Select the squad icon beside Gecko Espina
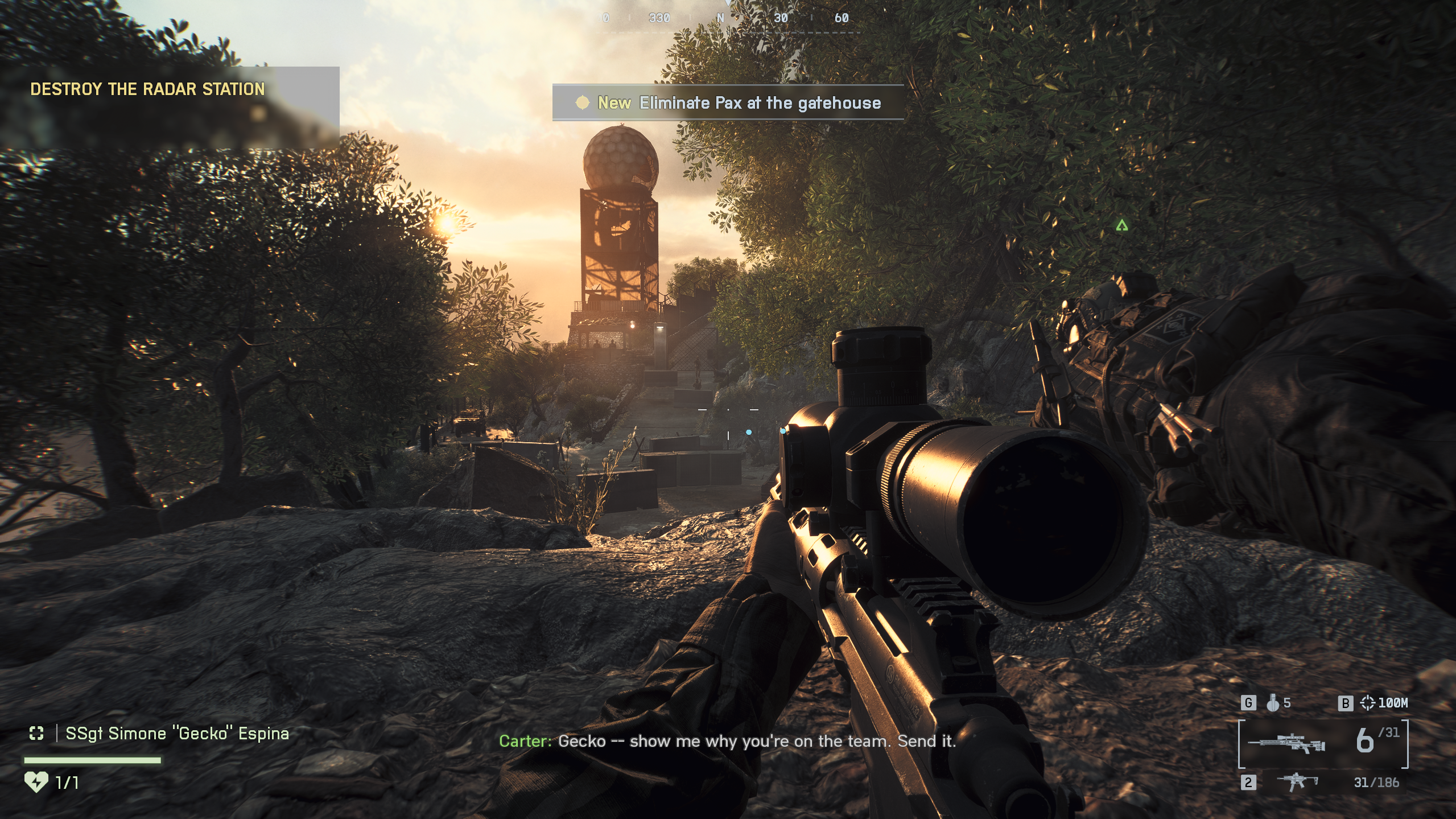 (x=36, y=734)
